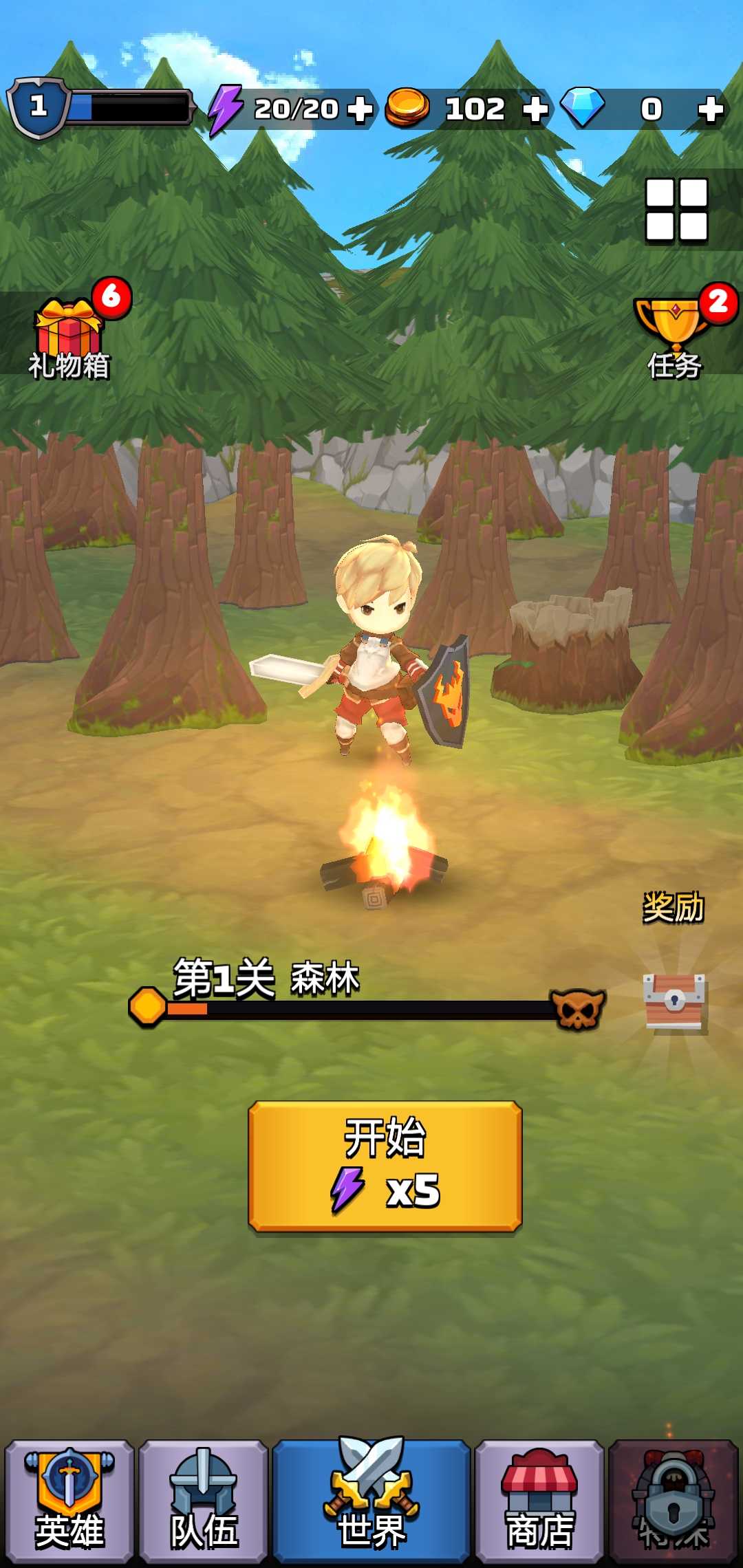Tap the skull boss marker on progress bar

[578, 1009]
